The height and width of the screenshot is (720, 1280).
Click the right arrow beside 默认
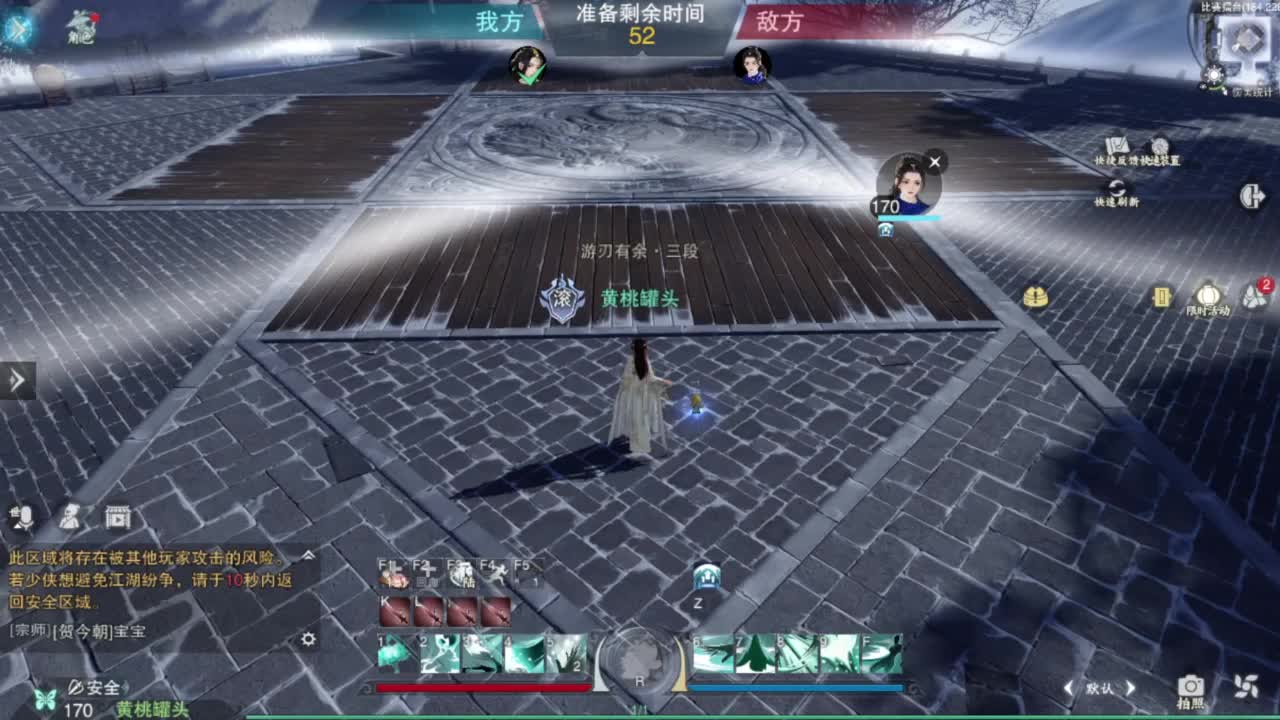(1130, 687)
